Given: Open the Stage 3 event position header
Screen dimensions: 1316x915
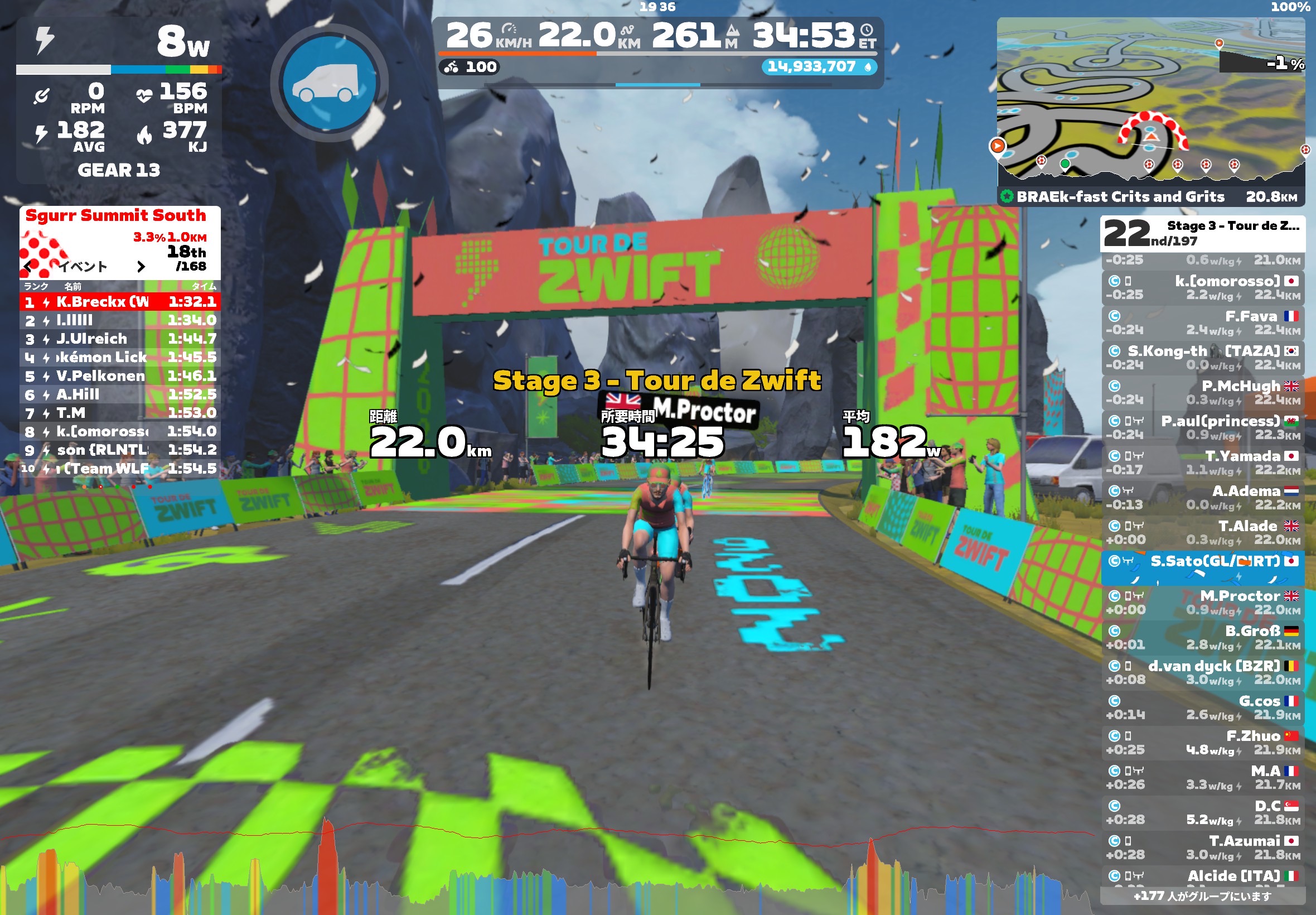Looking at the screenshot, I should [1202, 233].
